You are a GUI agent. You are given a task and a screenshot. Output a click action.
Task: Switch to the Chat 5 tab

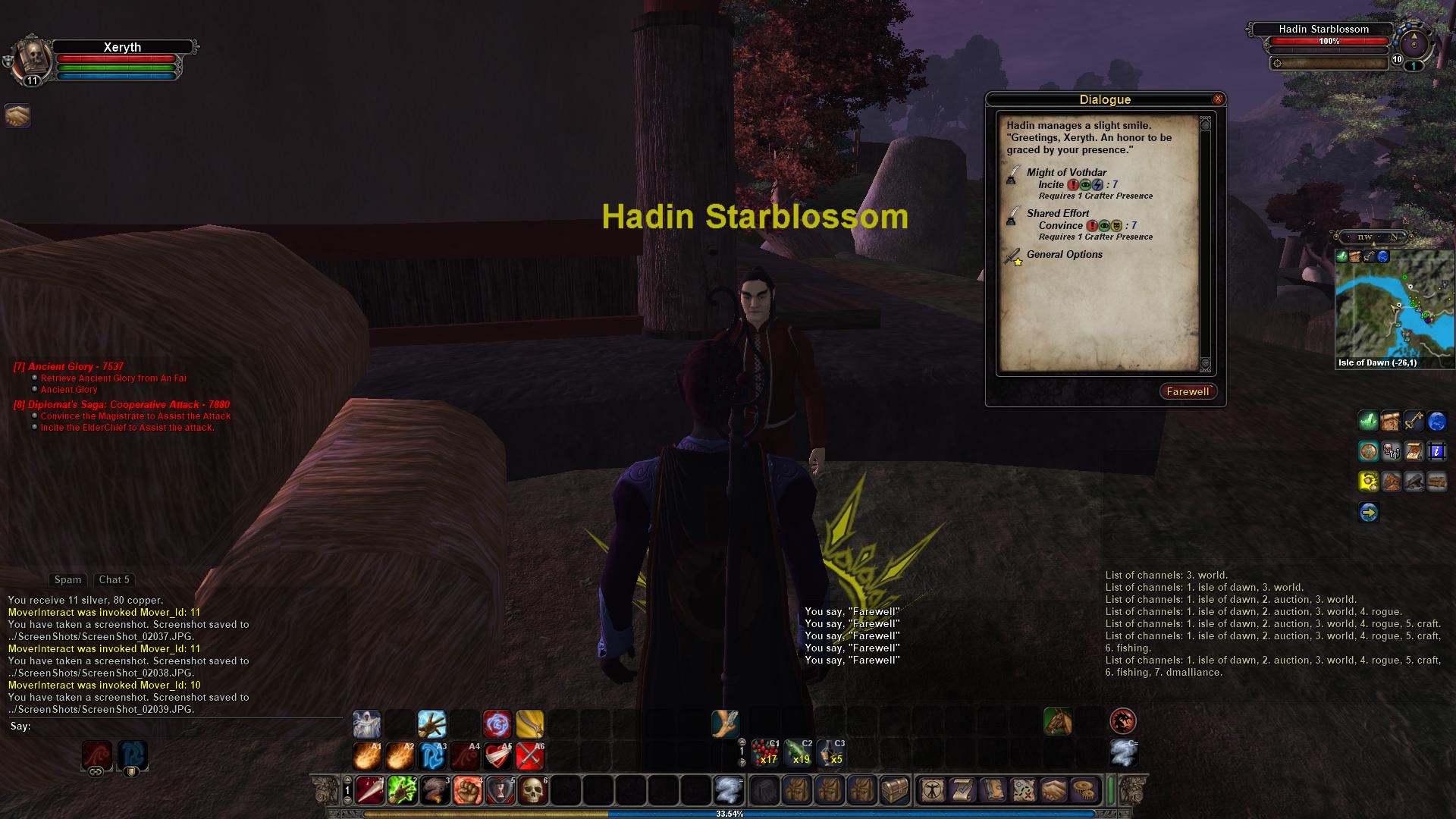114,579
